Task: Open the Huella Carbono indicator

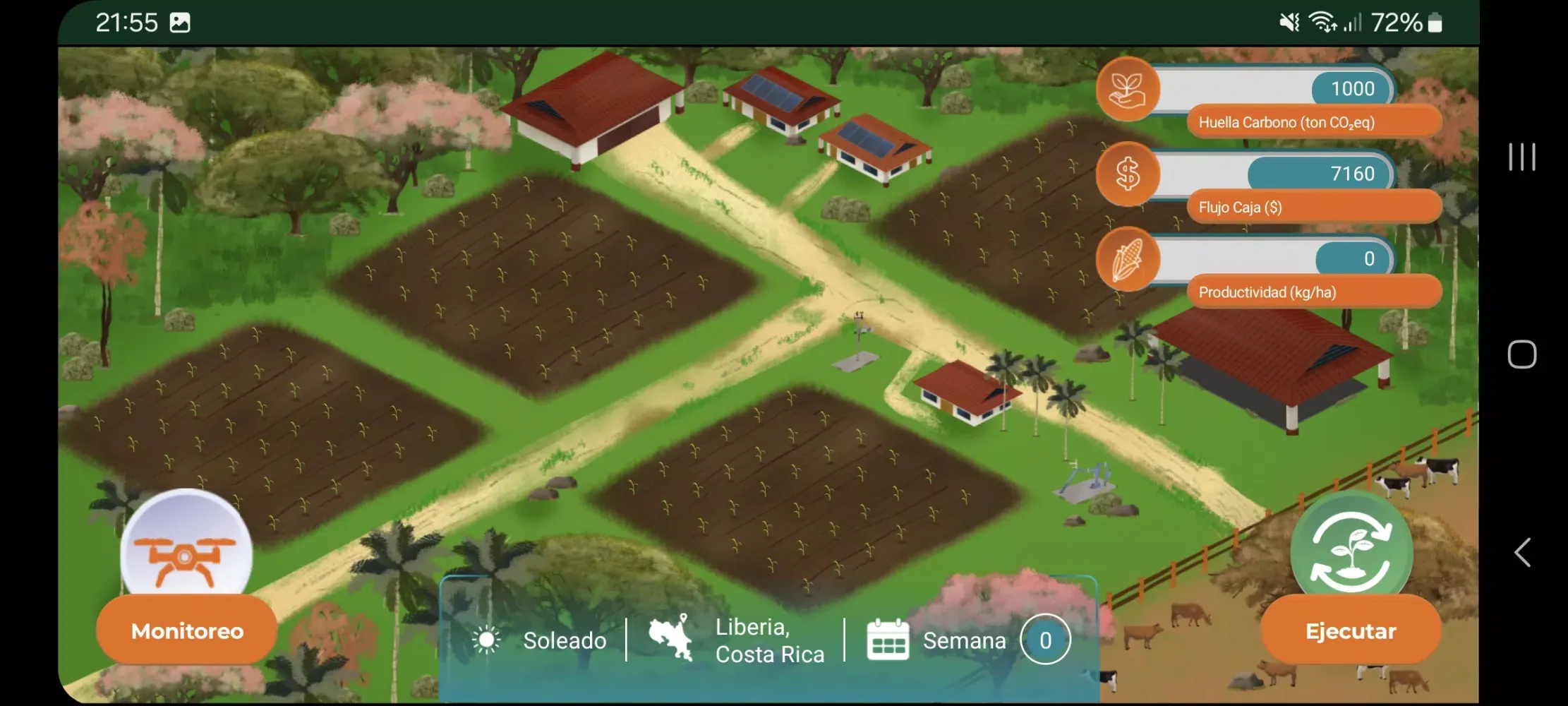Action: pos(1128,90)
